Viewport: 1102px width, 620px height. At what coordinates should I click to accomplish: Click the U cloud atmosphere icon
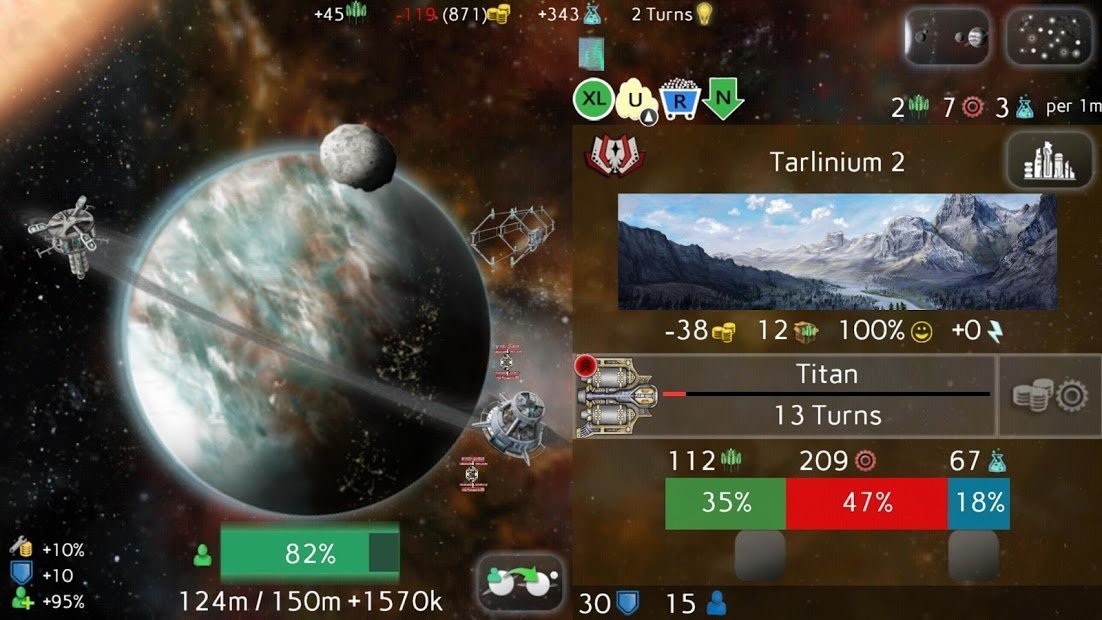(x=636, y=99)
